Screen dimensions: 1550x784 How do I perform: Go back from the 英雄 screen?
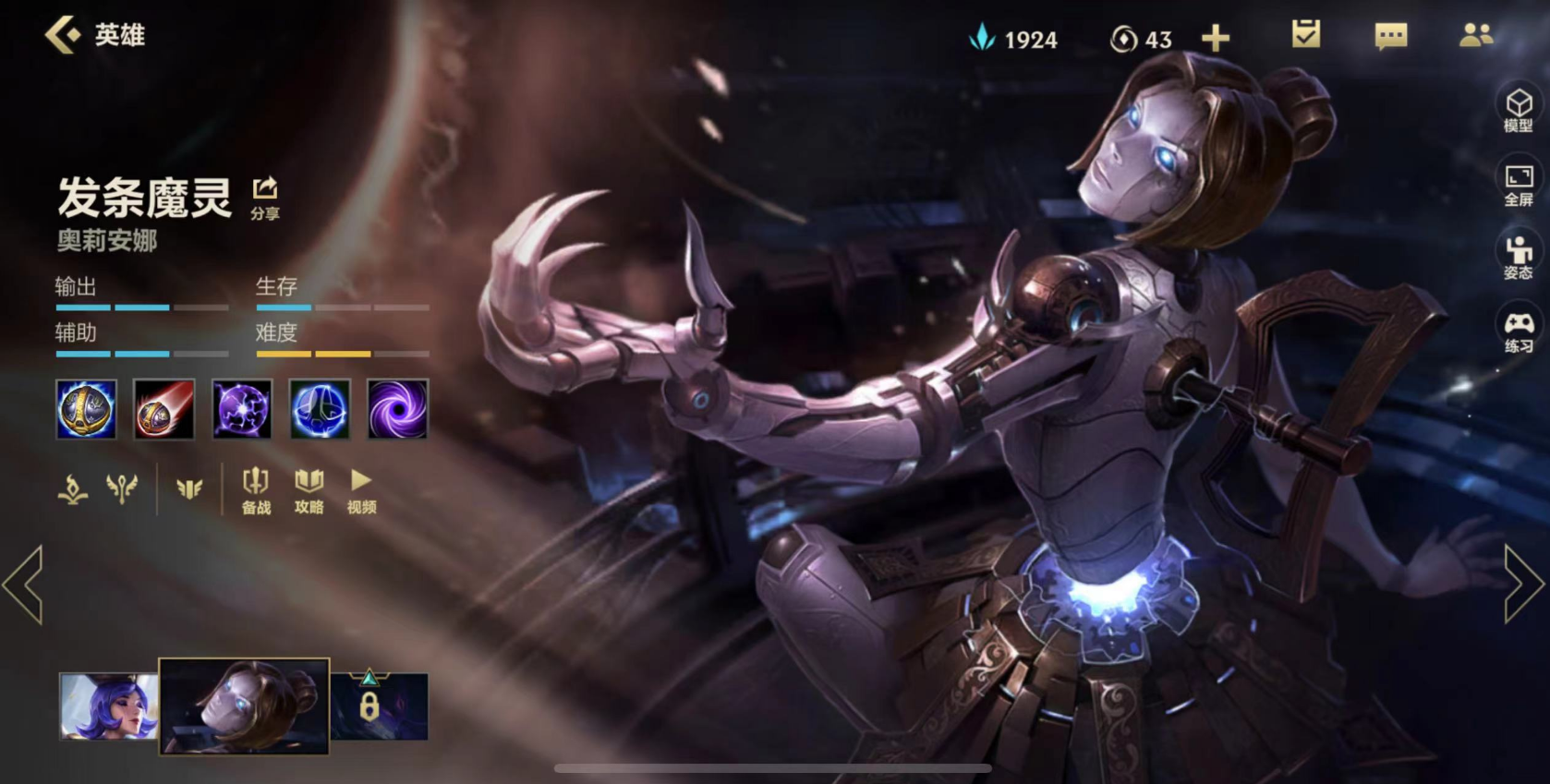pyautogui.click(x=63, y=36)
